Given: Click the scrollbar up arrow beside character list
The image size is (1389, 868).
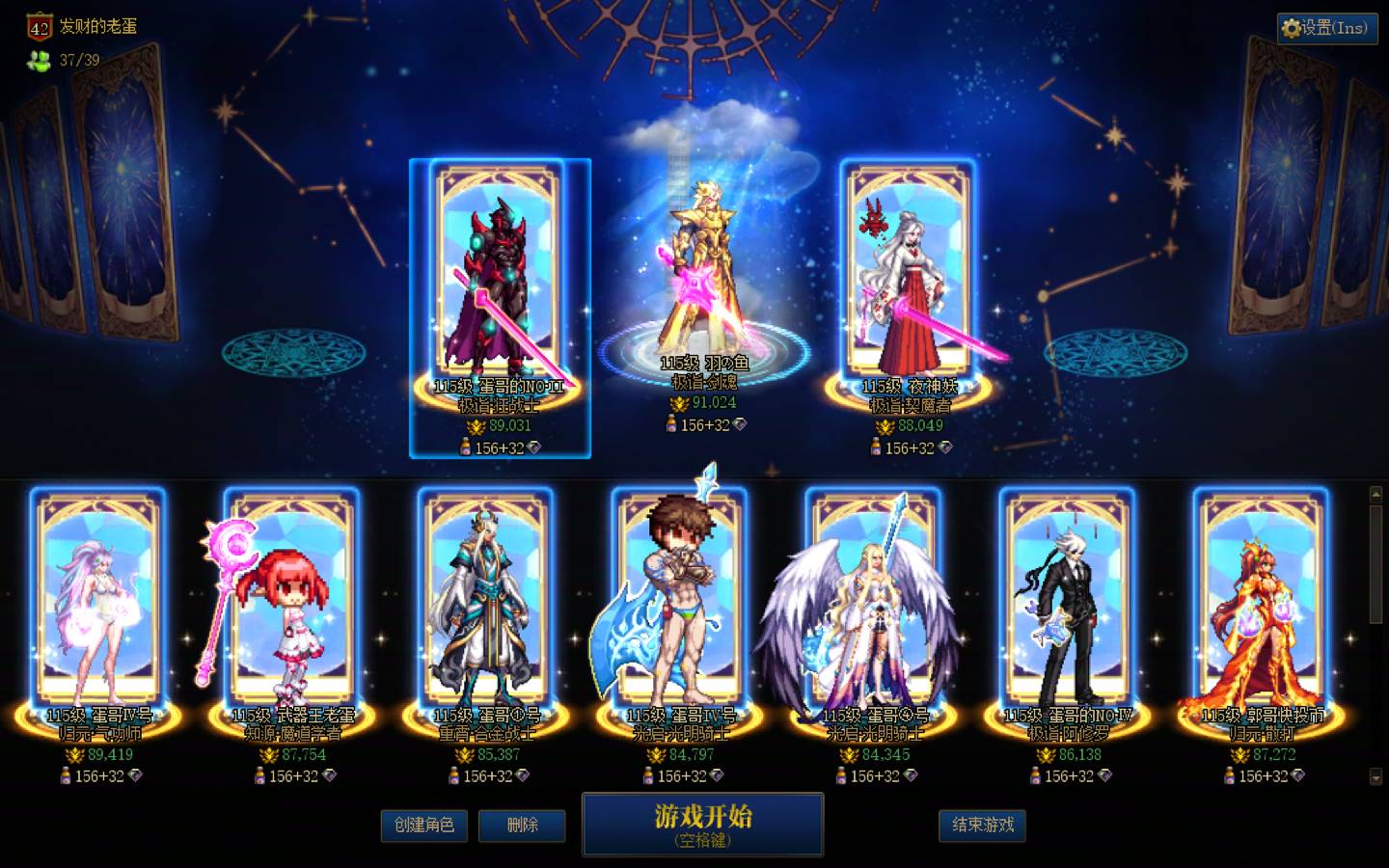Looking at the screenshot, I should pyautogui.click(x=1376, y=495).
